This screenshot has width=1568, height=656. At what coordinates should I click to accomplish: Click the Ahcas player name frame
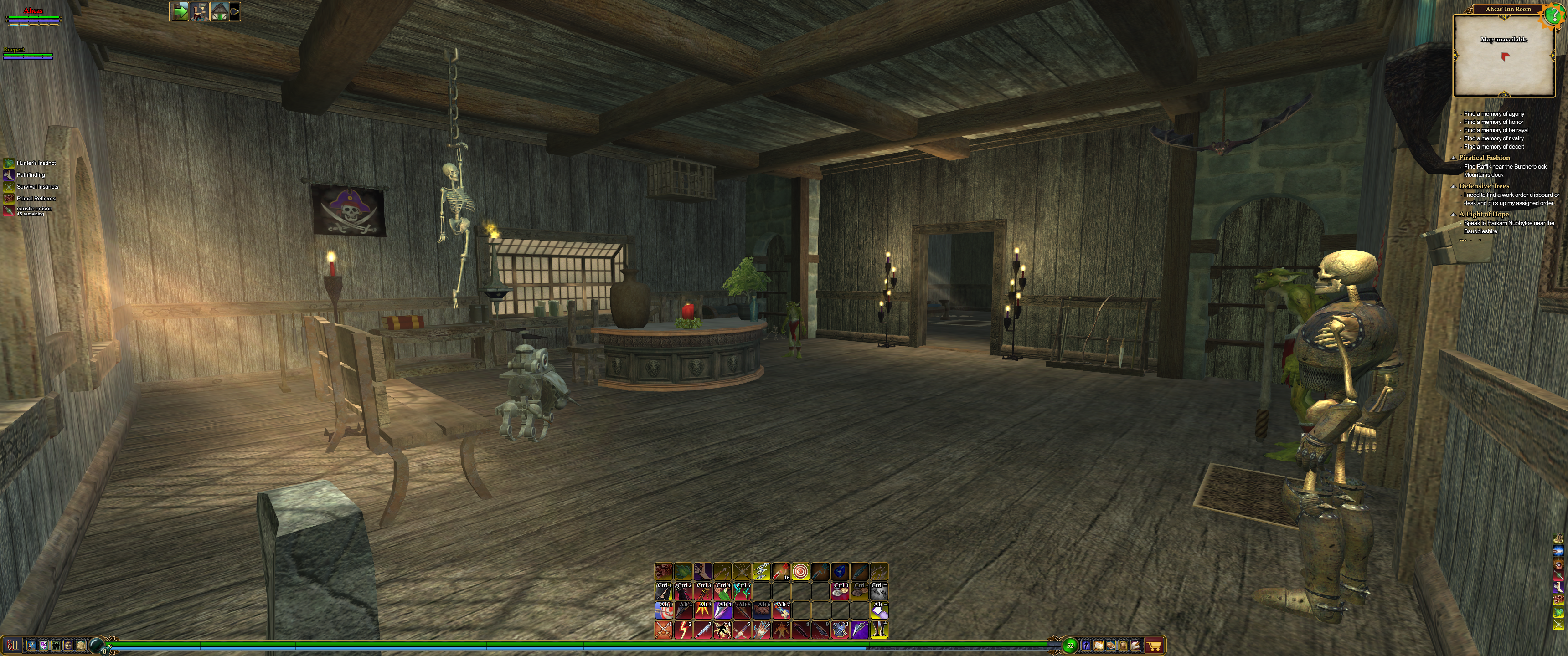[33, 11]
